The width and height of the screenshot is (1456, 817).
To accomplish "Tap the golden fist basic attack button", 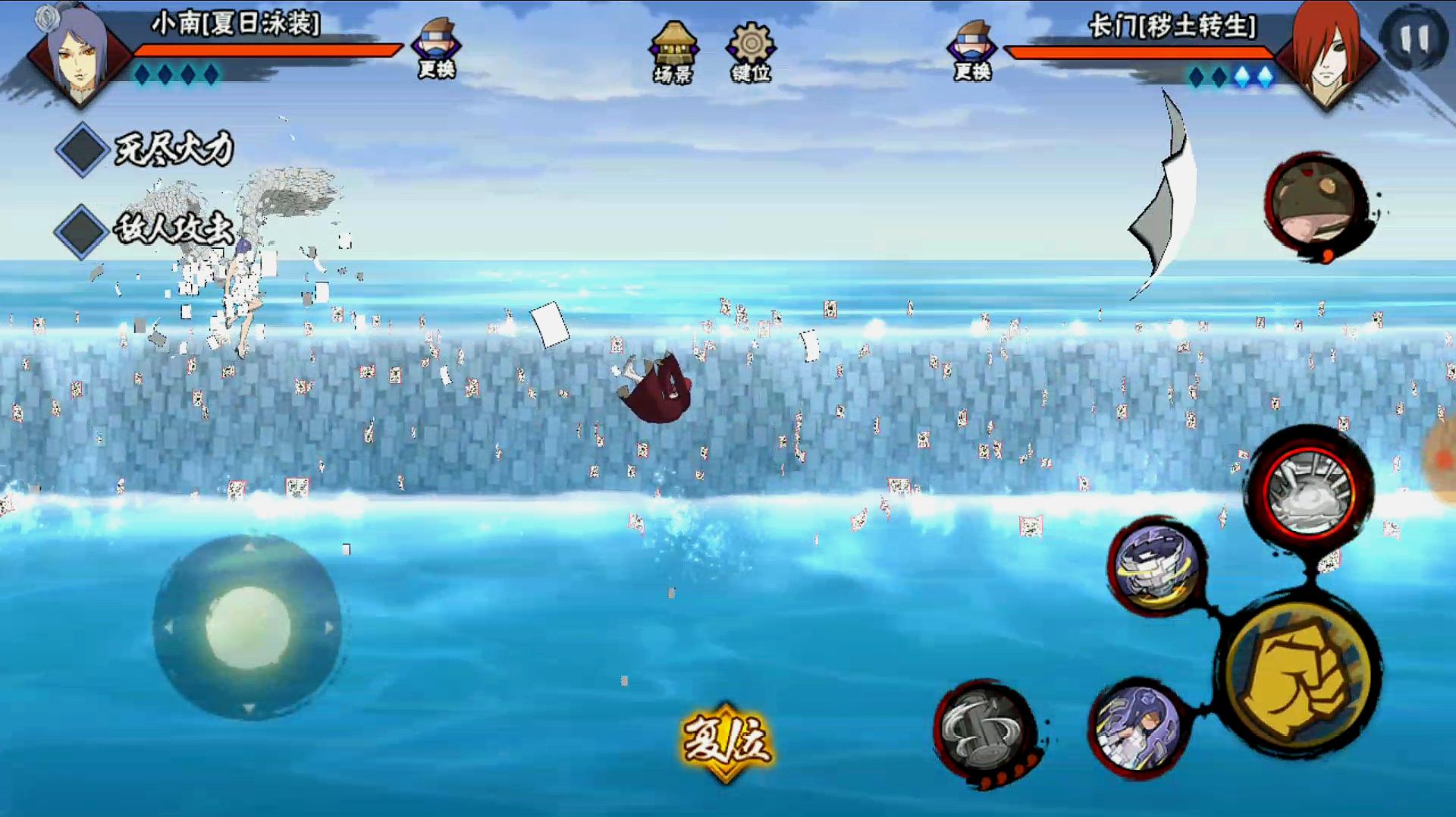I will pyautogui.click(x=1301, y=679).
